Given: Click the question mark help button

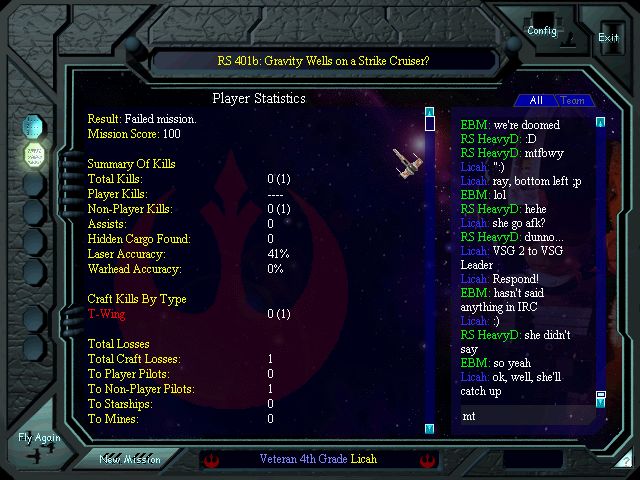Looking at the screenshot, I should tap(626, 461).
